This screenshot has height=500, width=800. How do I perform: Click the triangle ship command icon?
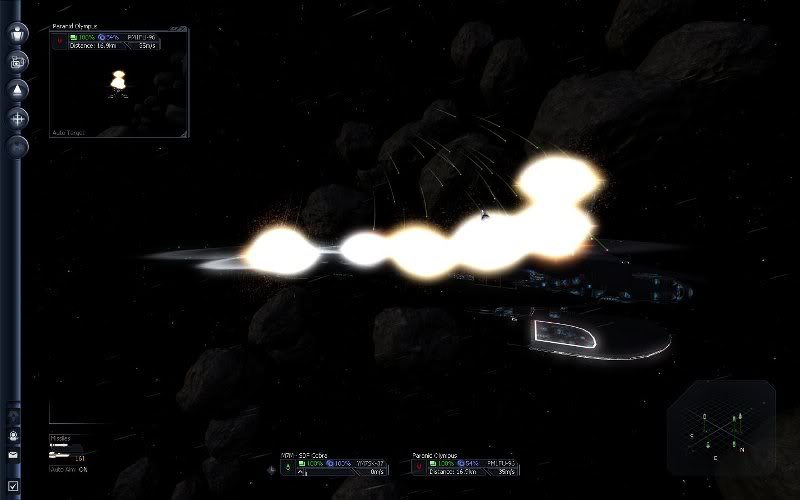[17, 90]
